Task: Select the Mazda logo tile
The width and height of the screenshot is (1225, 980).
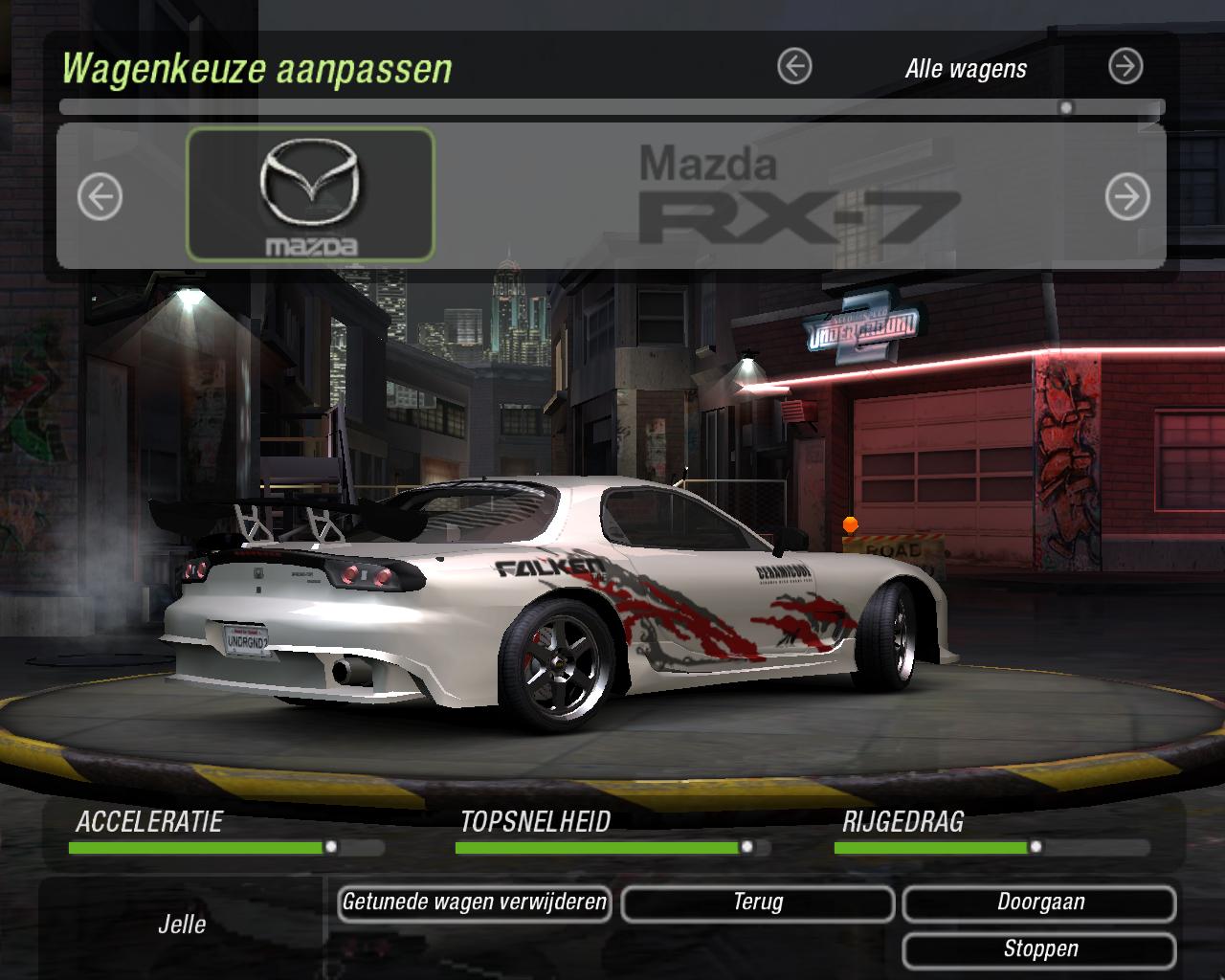Action: [x=310, y=195]
